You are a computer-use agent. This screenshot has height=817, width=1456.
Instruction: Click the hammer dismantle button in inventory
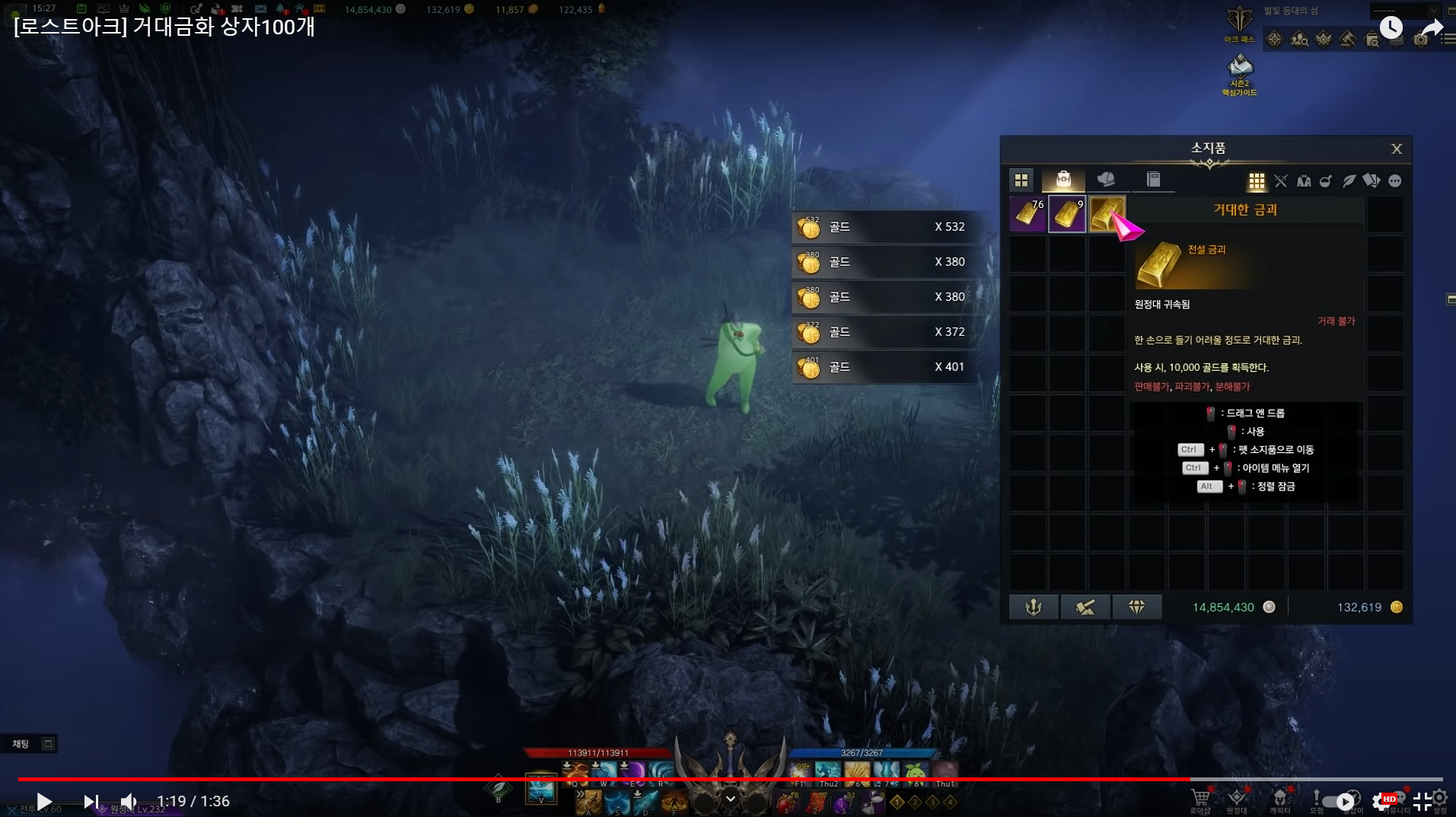[x=1085, y=607]
